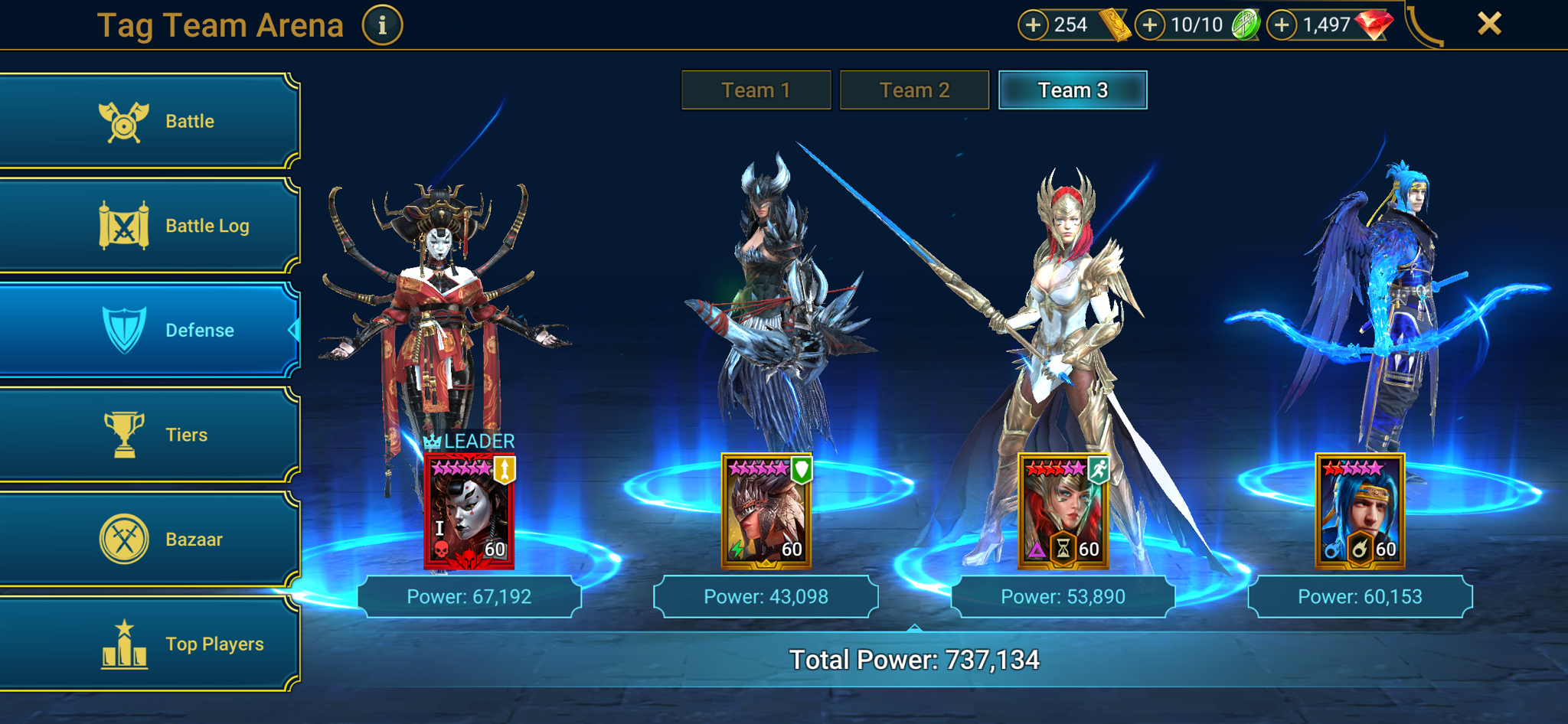Switch to the Team 2 tab

pos(914,90)
